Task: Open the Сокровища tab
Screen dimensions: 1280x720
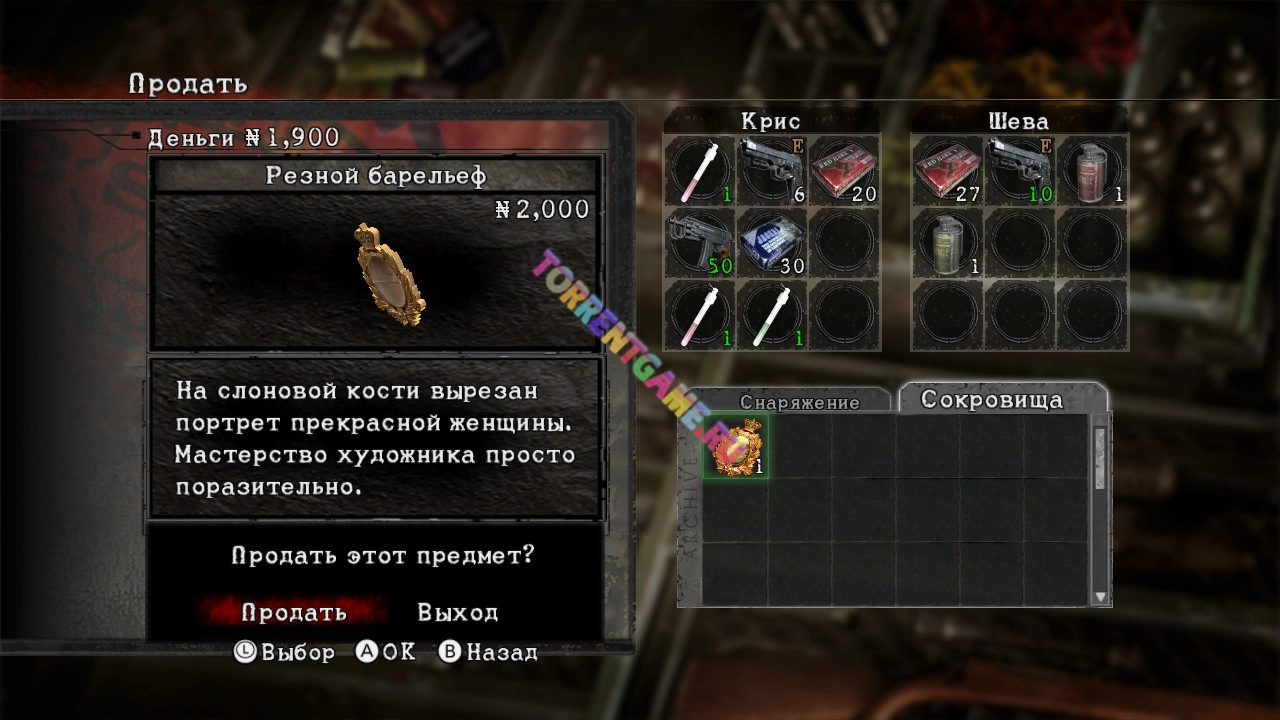Action: 1000,398
